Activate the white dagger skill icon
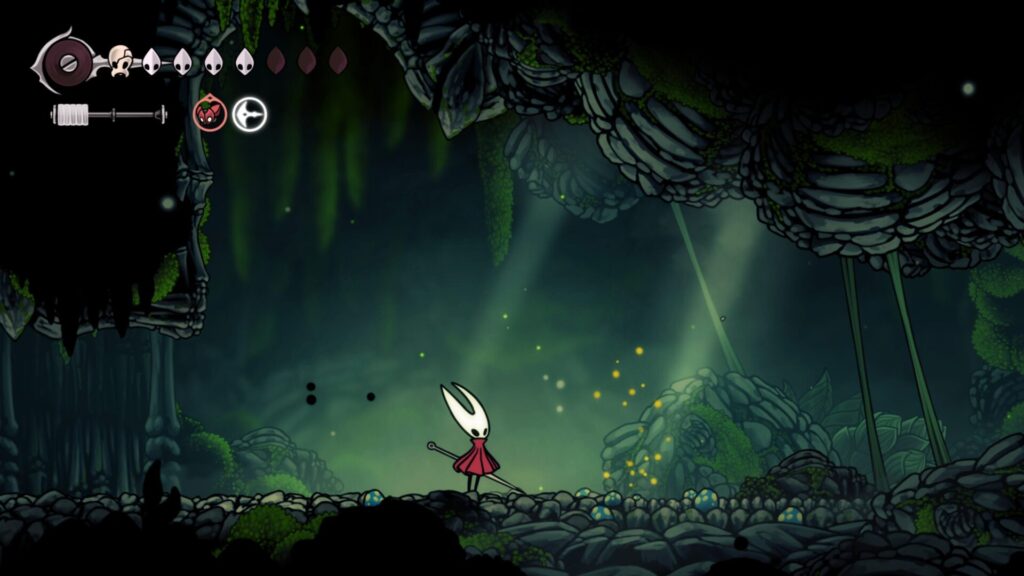This screenshot has width=1024, height=576. click(250, 115)
